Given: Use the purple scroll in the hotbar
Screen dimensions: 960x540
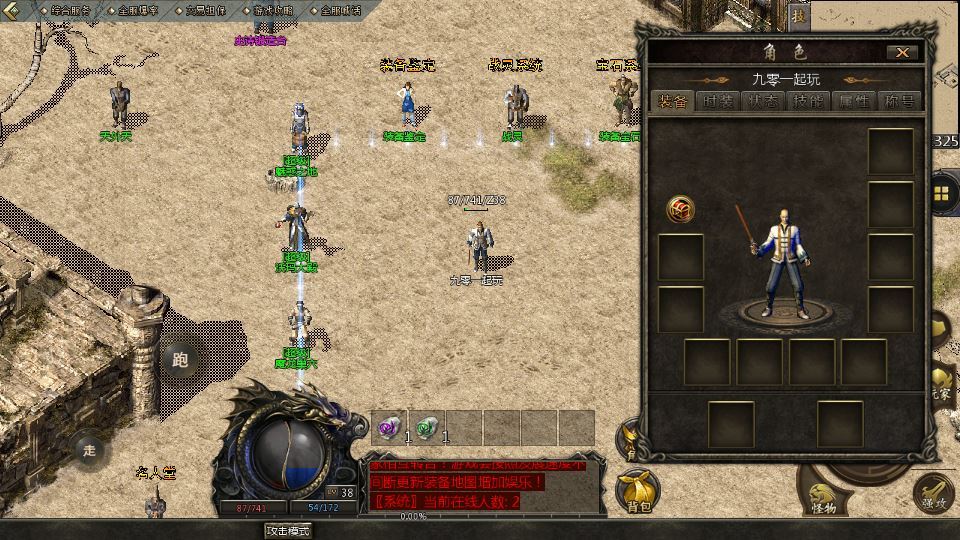Looking at the screenshot, I should [x=389, y=427].
